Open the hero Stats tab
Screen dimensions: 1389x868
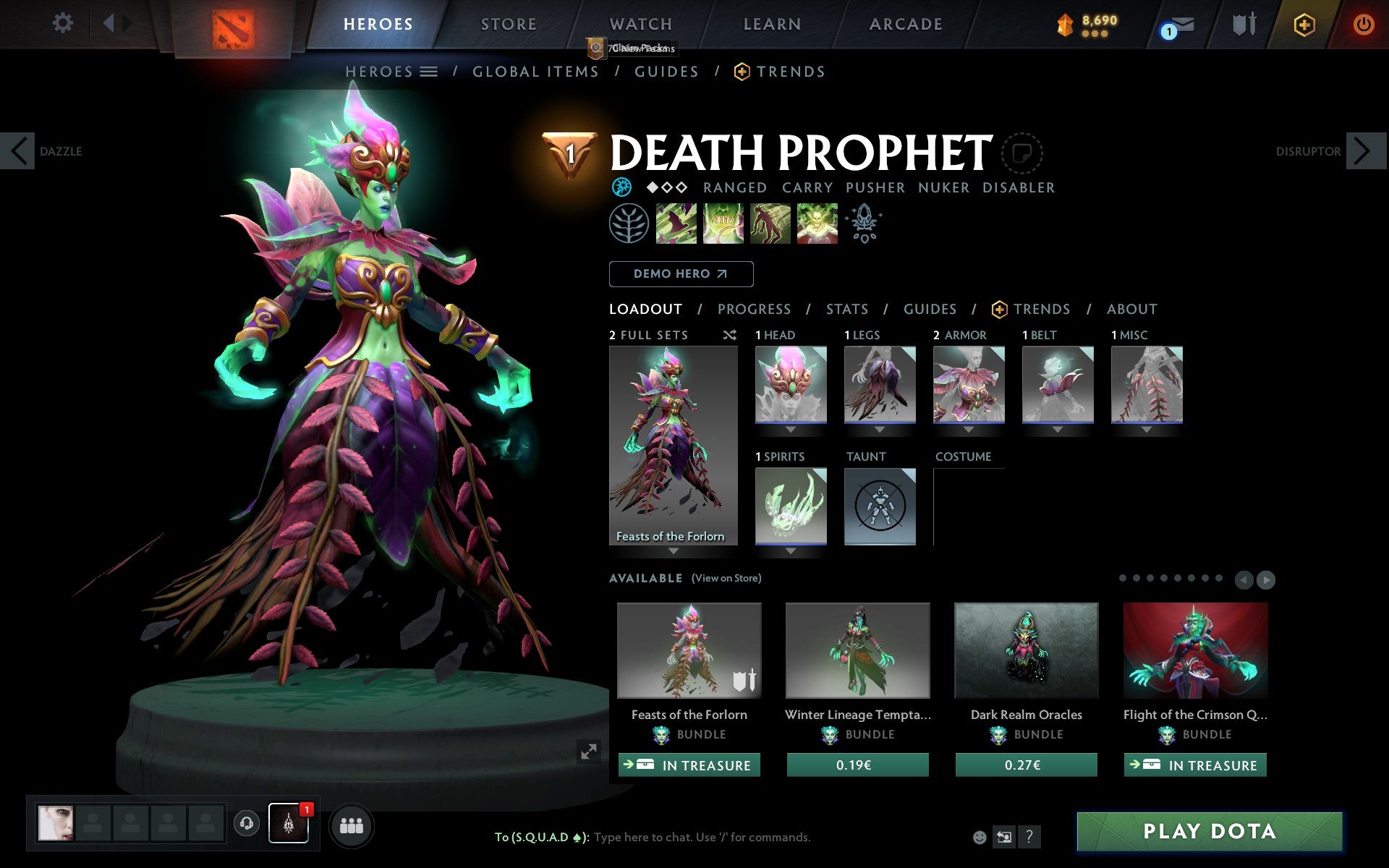click(846, 310)
